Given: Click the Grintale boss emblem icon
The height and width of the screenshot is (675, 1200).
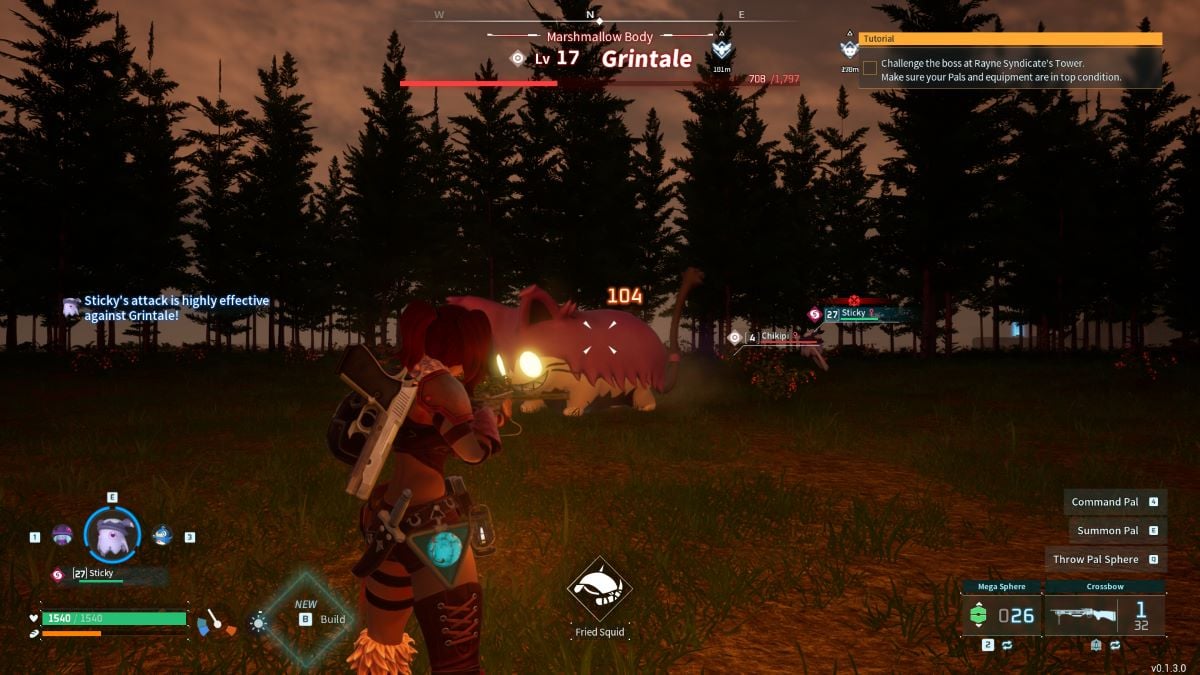Looking at the screenshot, I should coord(722,50).
